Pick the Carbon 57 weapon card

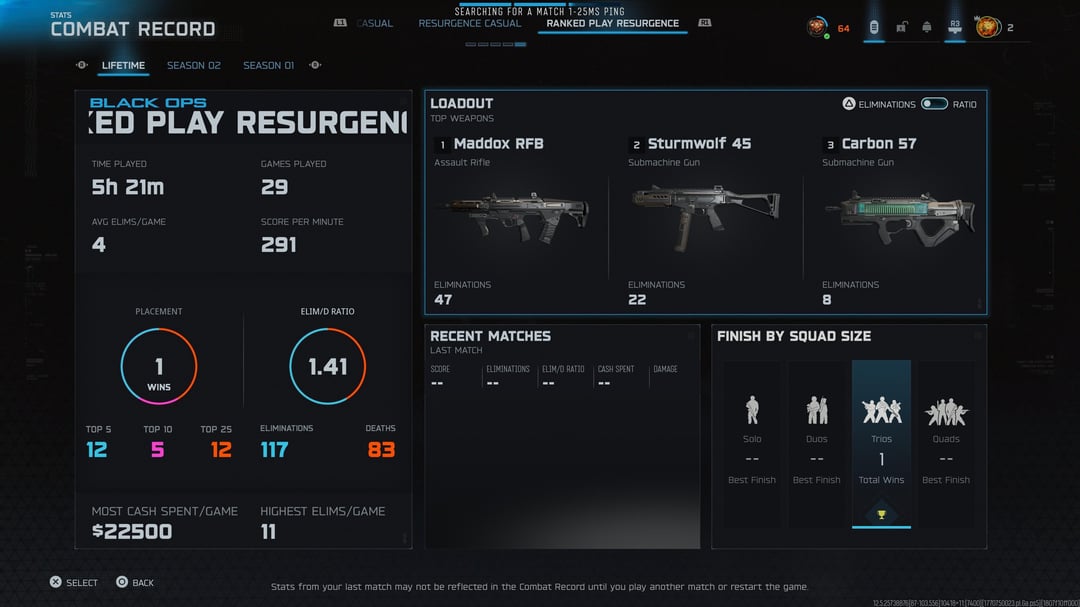[x=898, y=218]
